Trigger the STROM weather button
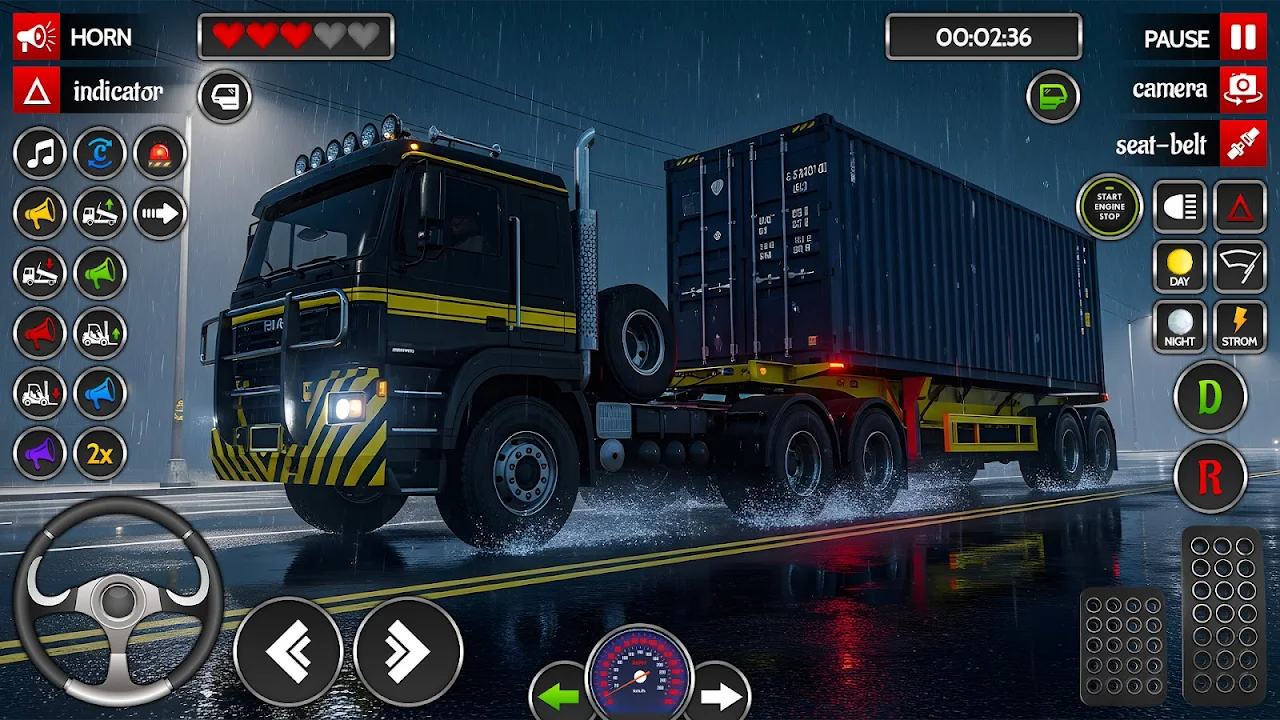The width and height of the screenshot is (1280, 720). tap(1240, 327)
